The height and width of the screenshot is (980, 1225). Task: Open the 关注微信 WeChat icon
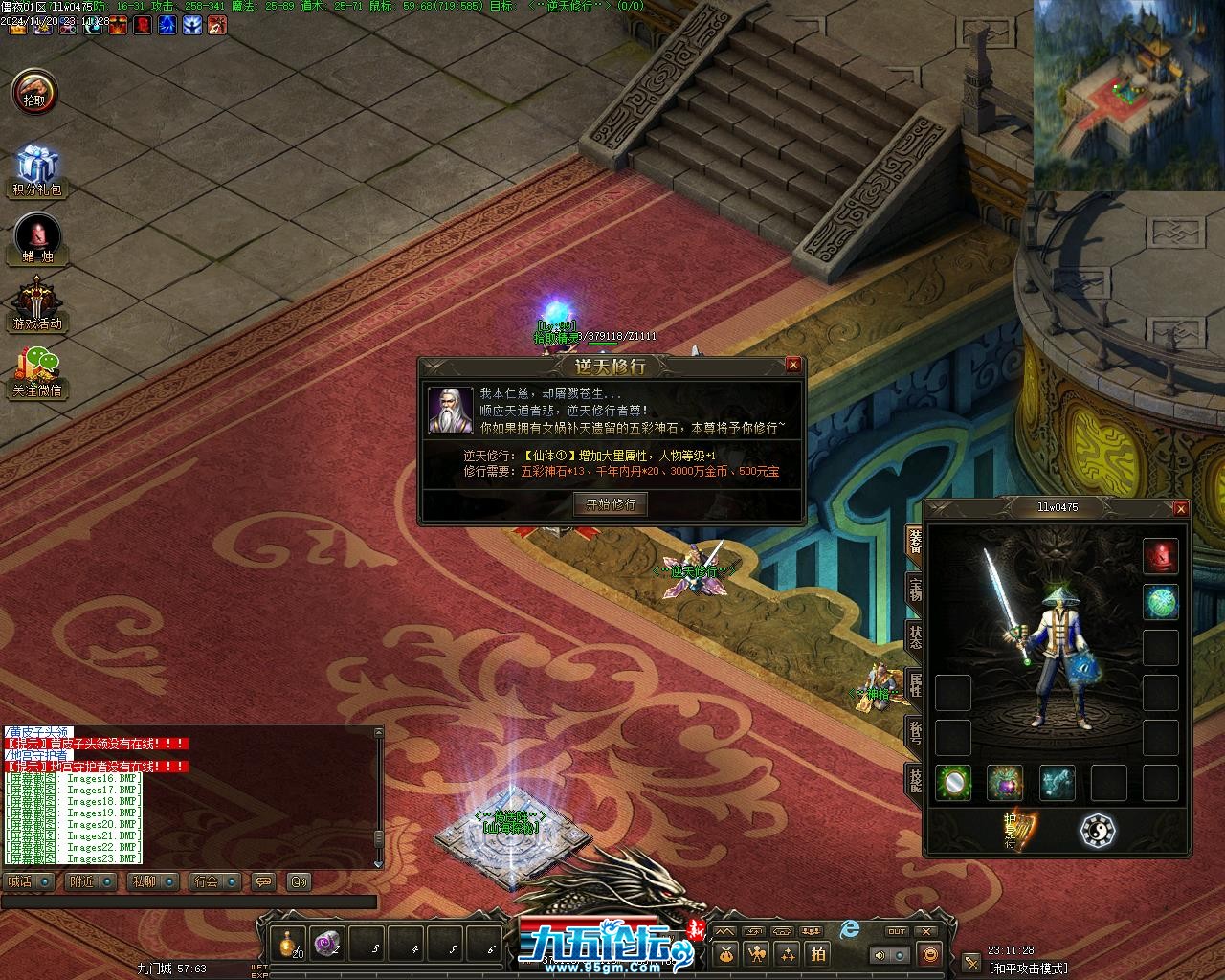coord(36,371)
